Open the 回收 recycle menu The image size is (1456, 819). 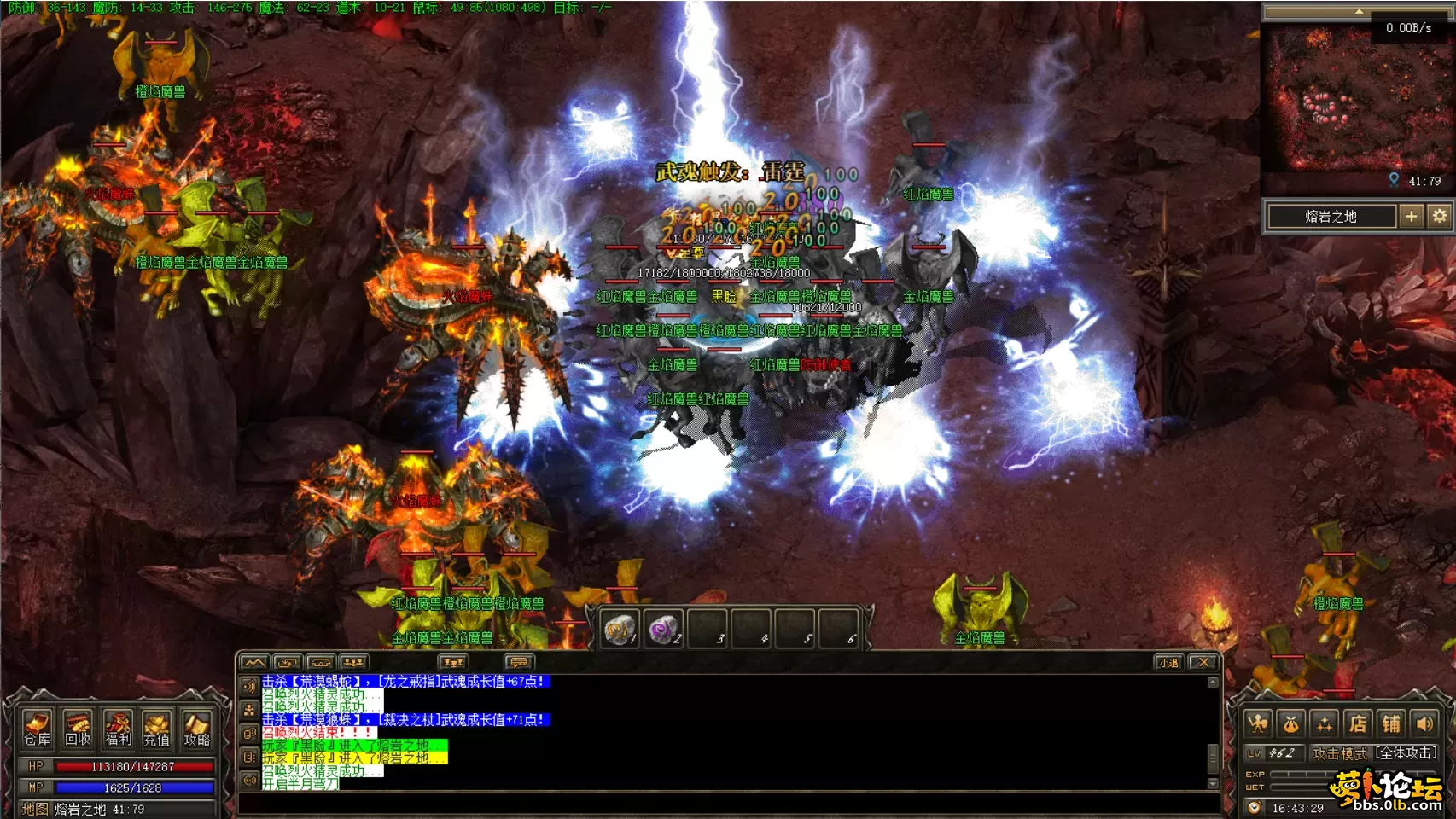pos(77,729)
